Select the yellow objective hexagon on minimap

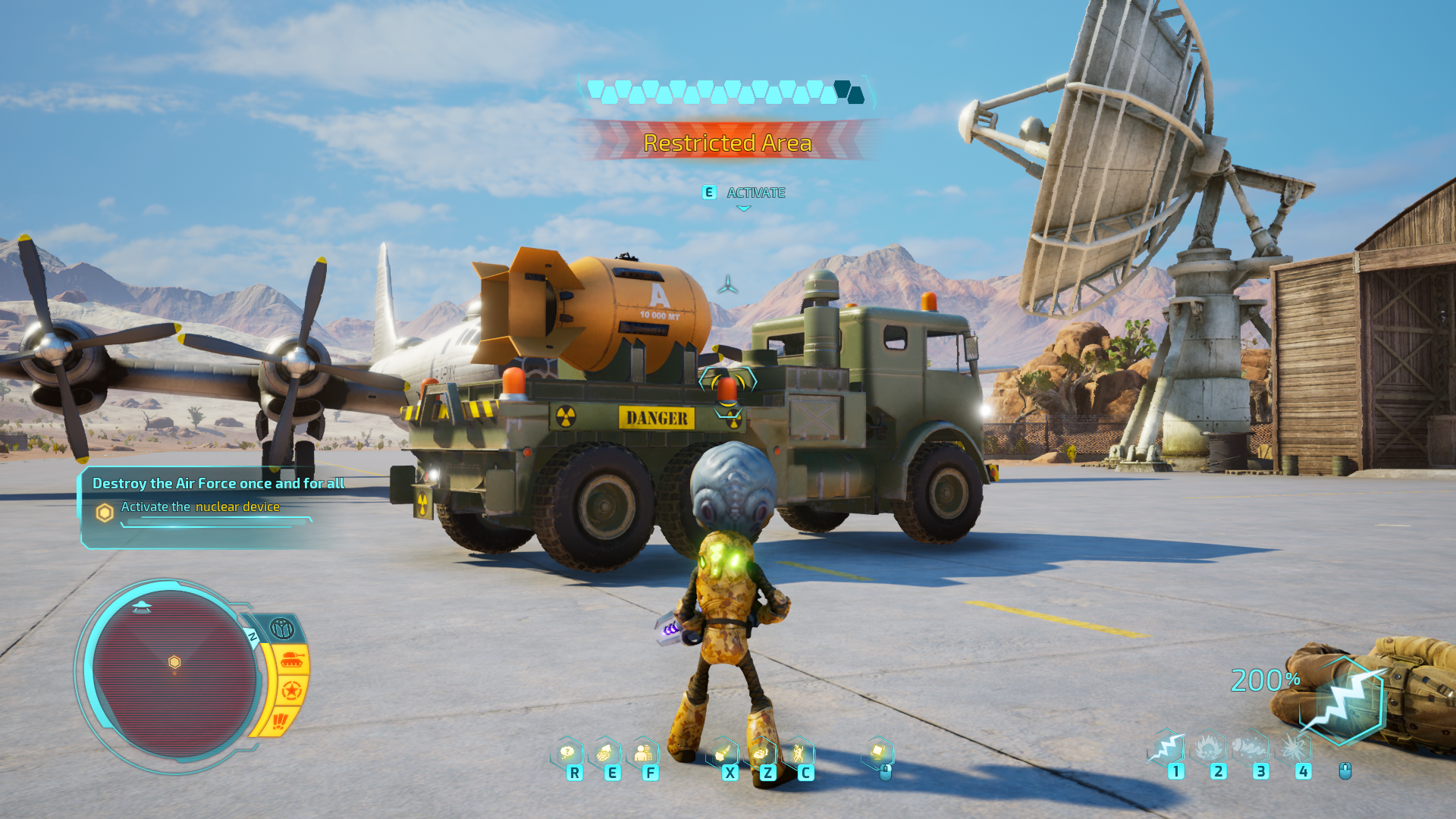coord(174,662)
